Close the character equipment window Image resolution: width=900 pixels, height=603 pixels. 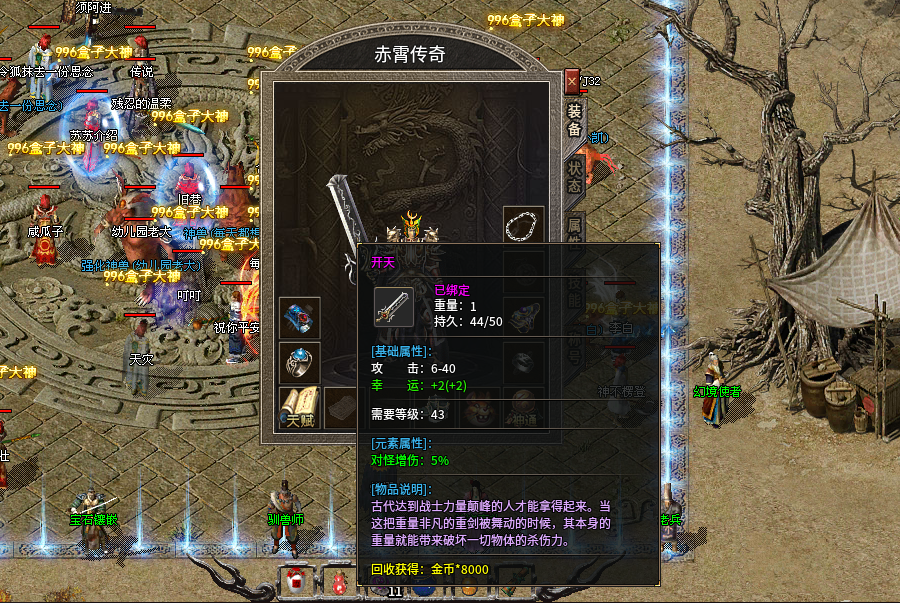pos(572,80)
